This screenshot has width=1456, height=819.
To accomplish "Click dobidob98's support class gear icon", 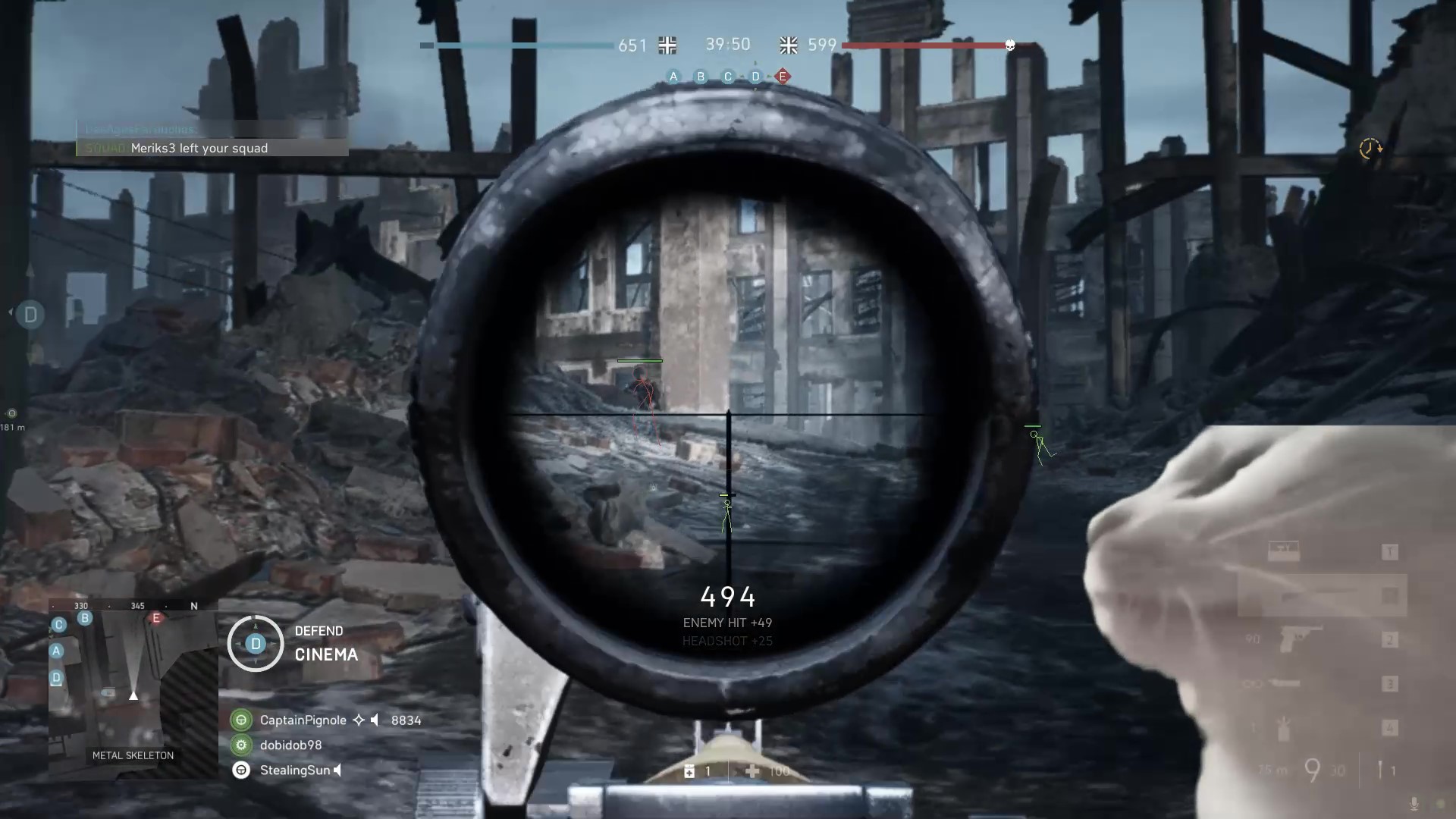I will [241, 745].
